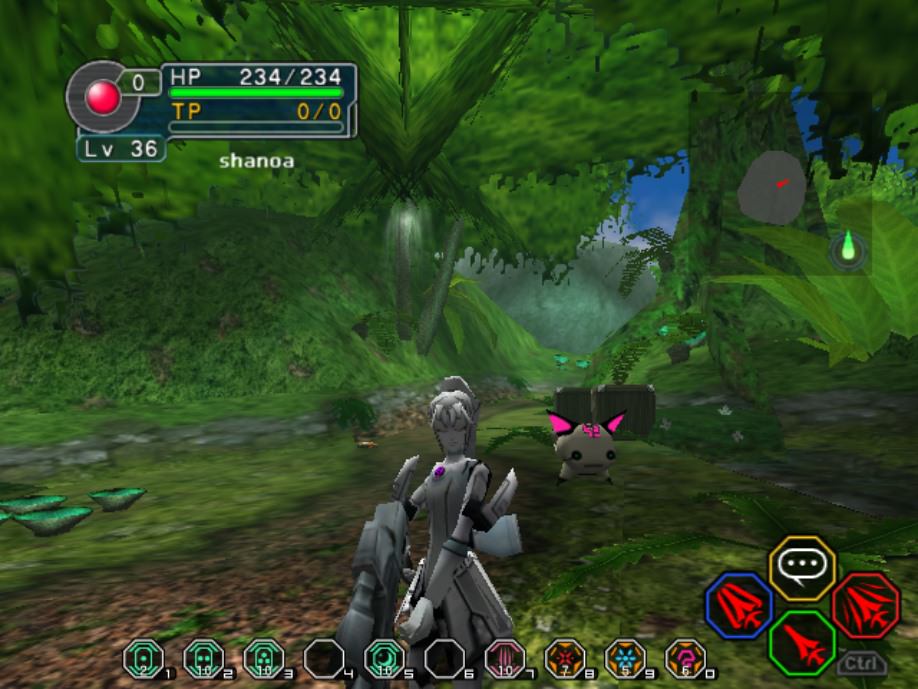This screenshot has width=918, height=689.
Task: Use the pink striped item in slot 7
Action: pos(503,658)
